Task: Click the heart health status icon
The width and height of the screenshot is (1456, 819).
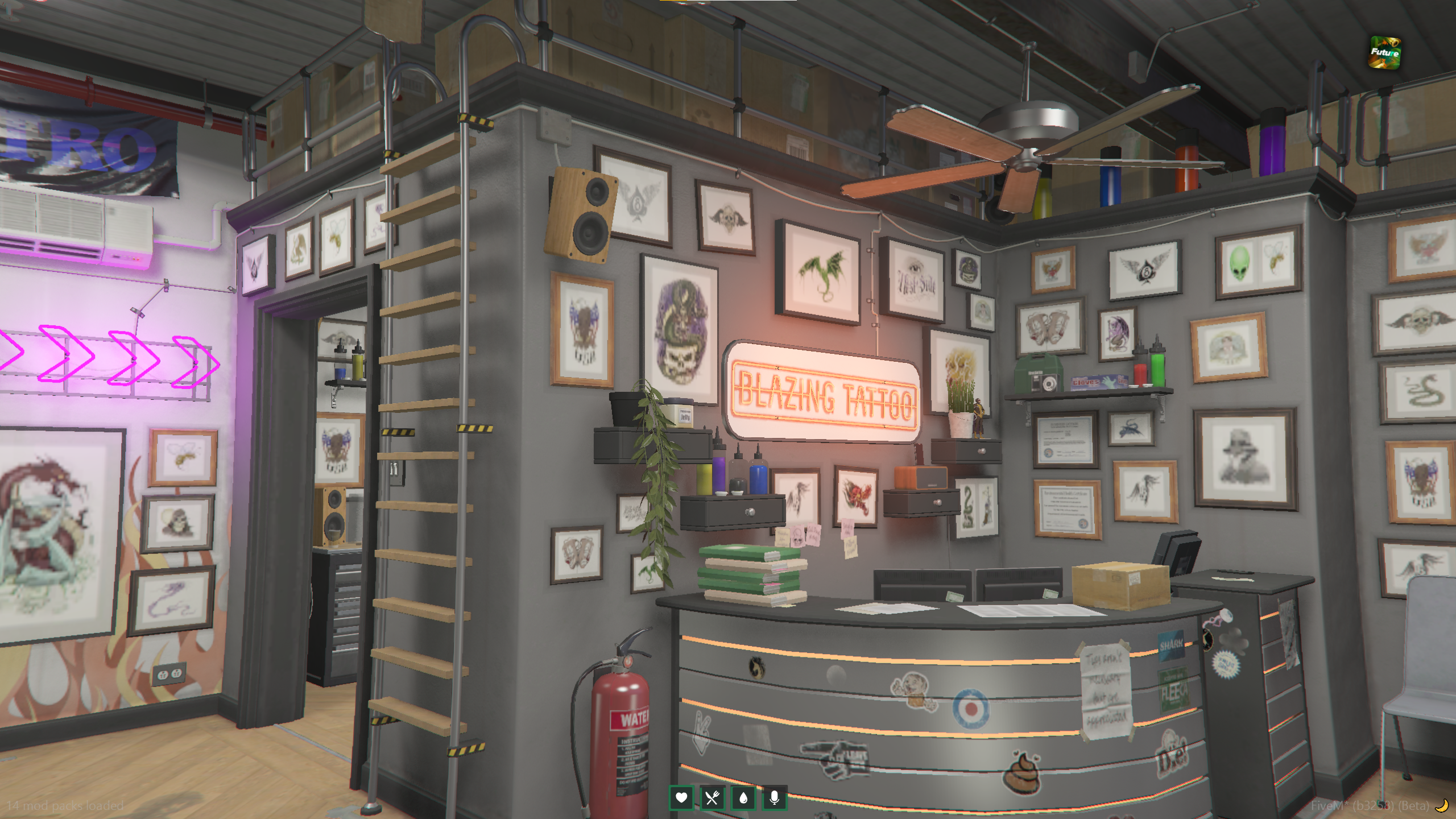Action: click(681, 798)
